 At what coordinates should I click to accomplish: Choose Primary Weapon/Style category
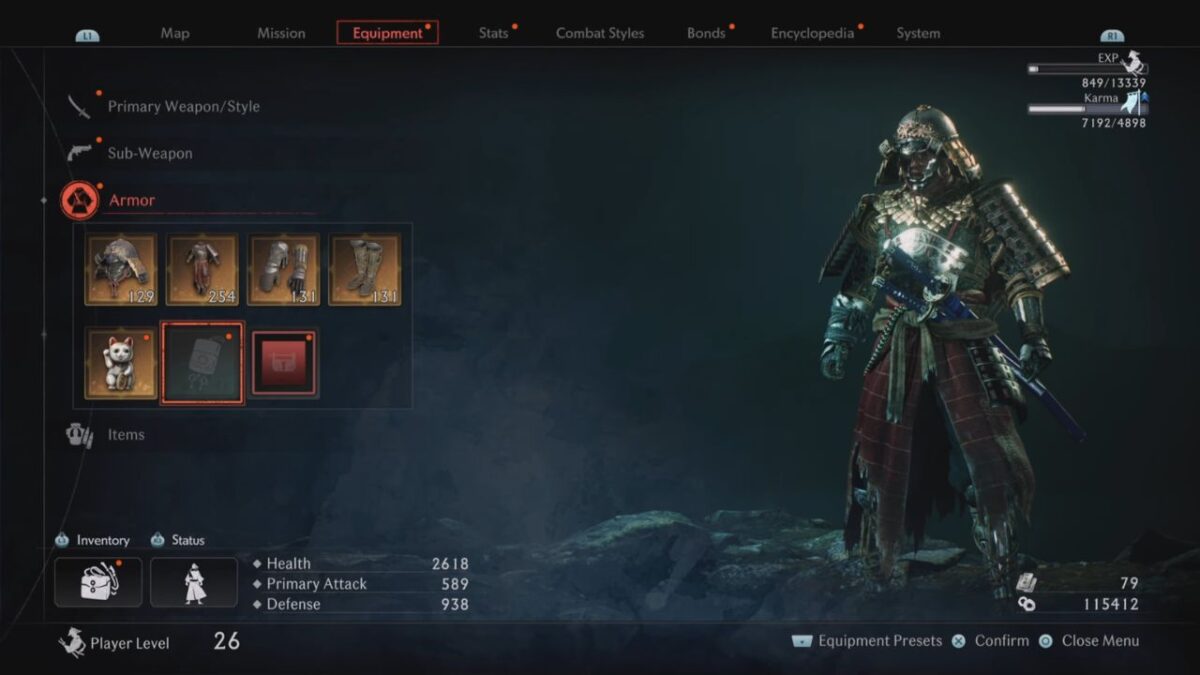tap(183, 106)
